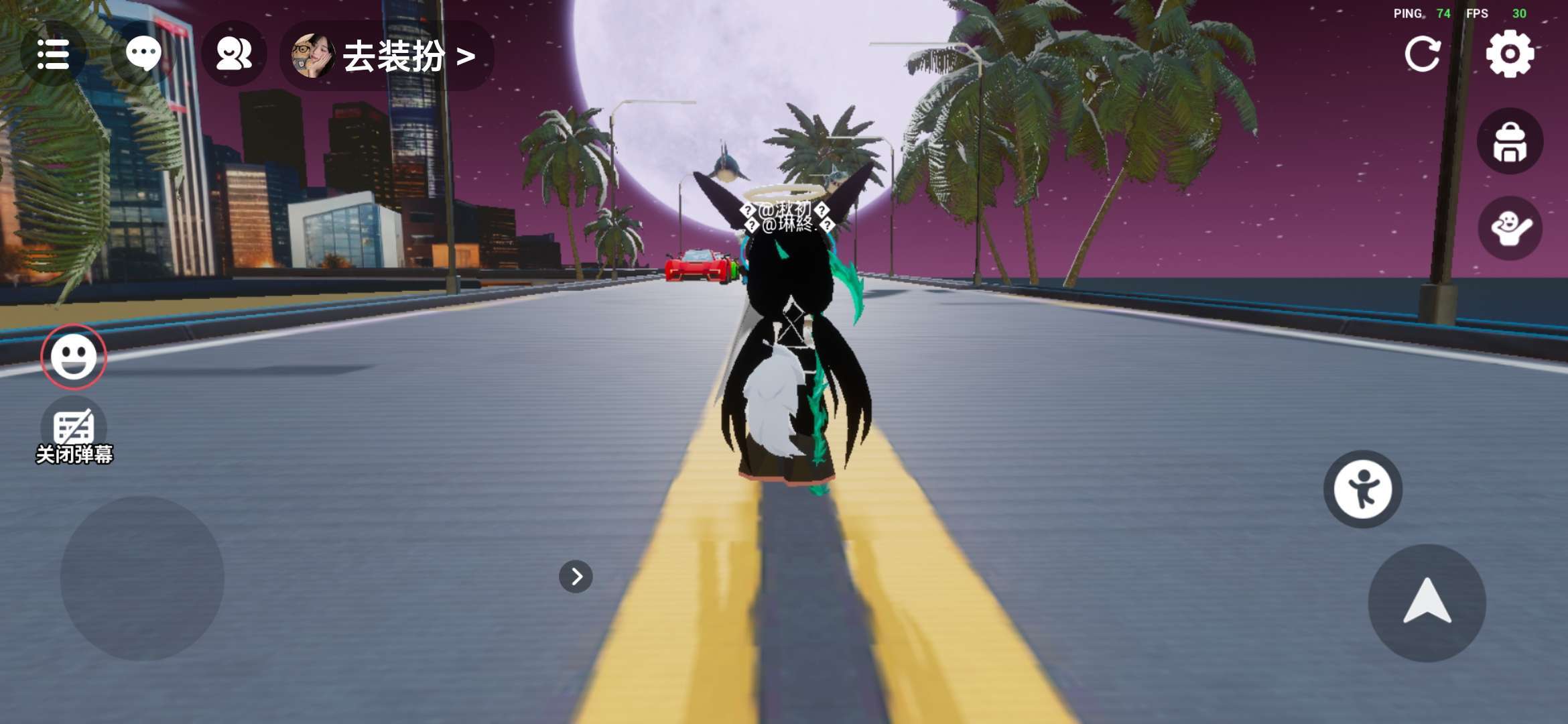
Task: Open the waving figure emote menu
Action: point(1510,229)
